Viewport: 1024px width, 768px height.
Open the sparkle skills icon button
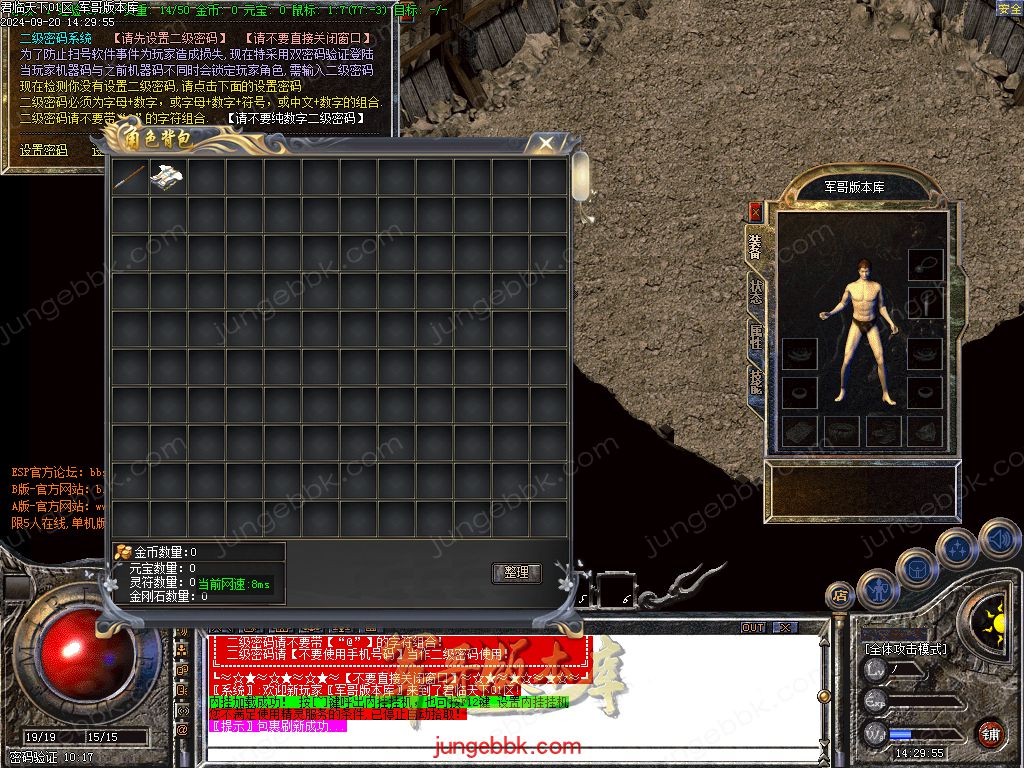coord(956,548)
